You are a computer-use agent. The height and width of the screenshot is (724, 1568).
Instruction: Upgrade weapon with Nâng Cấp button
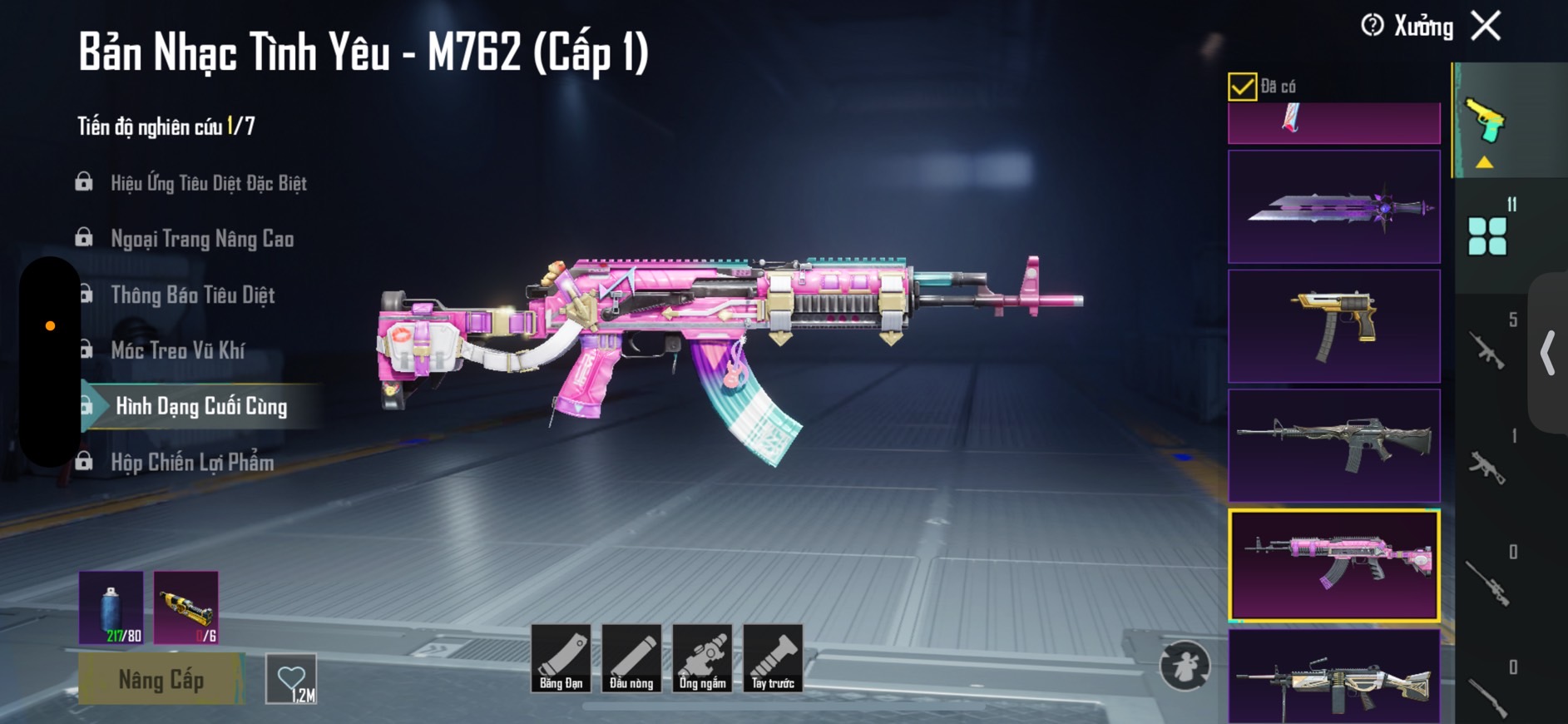coord(161,679)
